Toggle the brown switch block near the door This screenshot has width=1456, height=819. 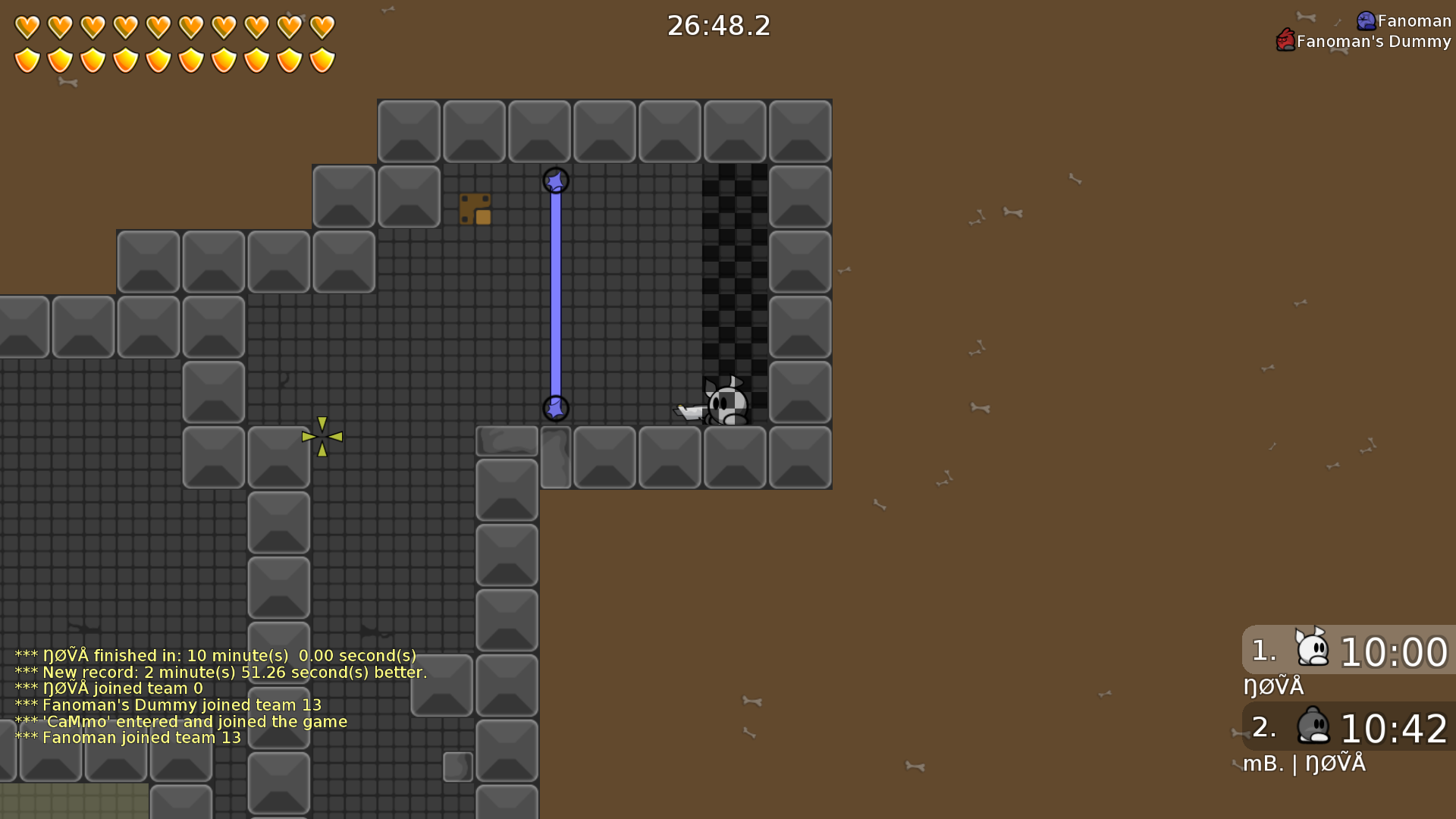[x=475, y=210]
